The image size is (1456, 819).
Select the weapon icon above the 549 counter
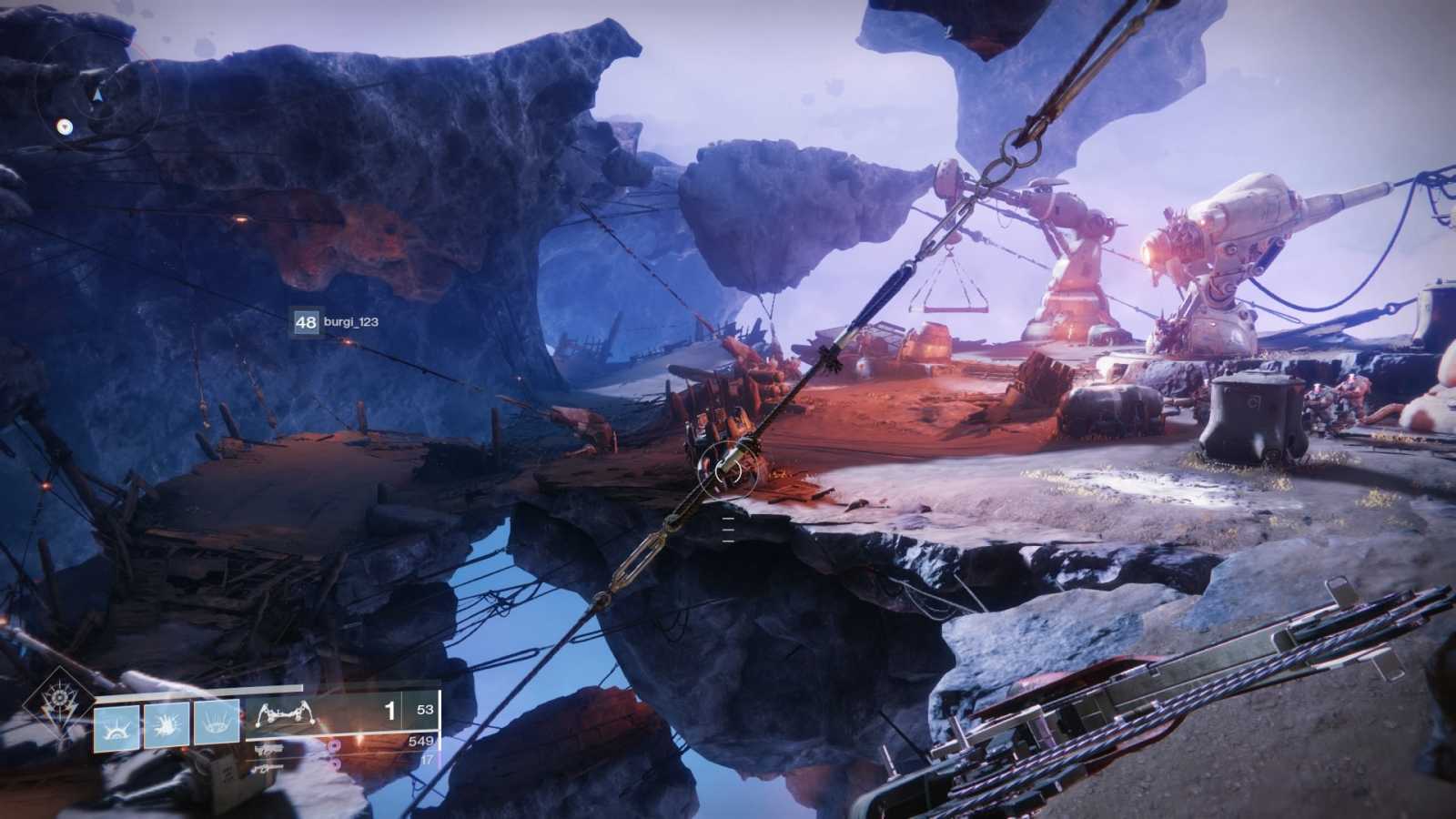[x=270, y=750]
